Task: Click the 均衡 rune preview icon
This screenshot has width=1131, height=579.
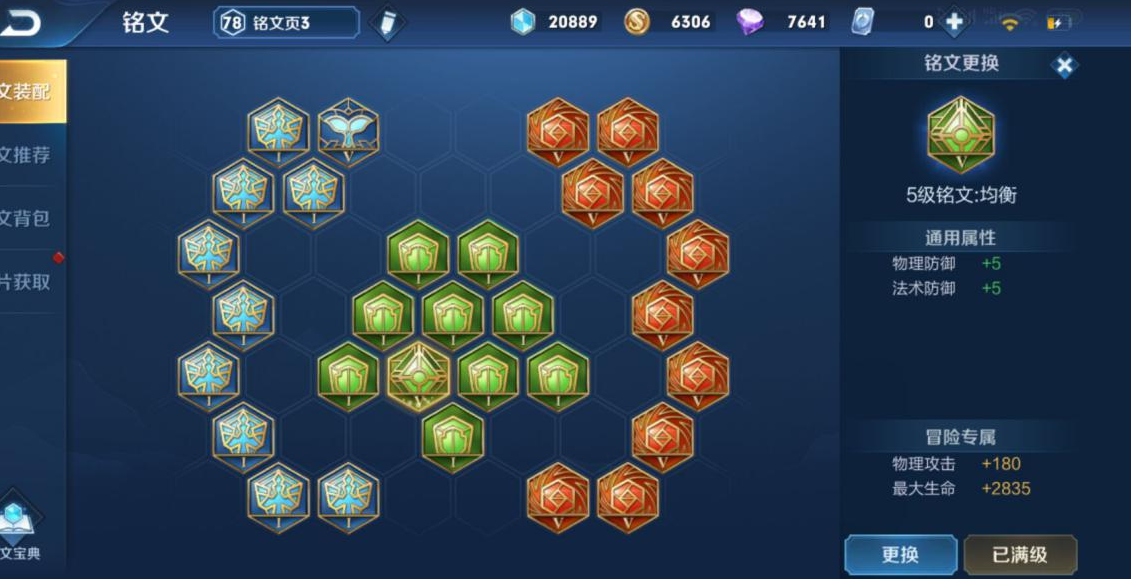Action: (x=961, y=135)
